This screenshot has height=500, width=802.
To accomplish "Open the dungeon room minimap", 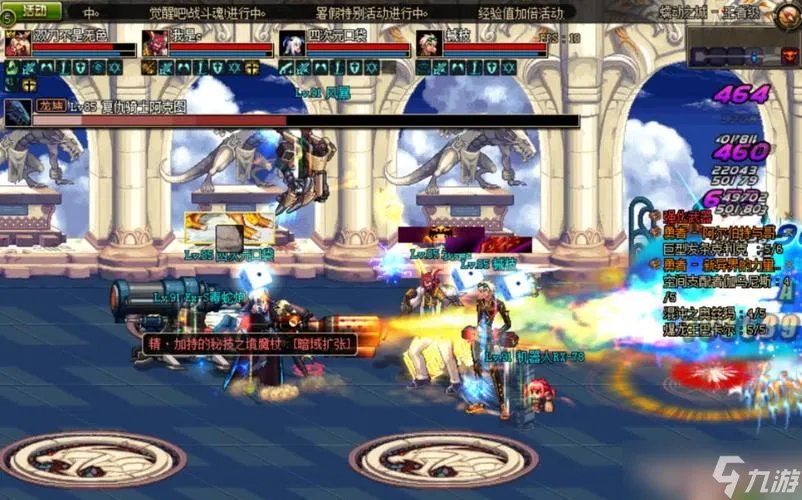I will 740,57.
